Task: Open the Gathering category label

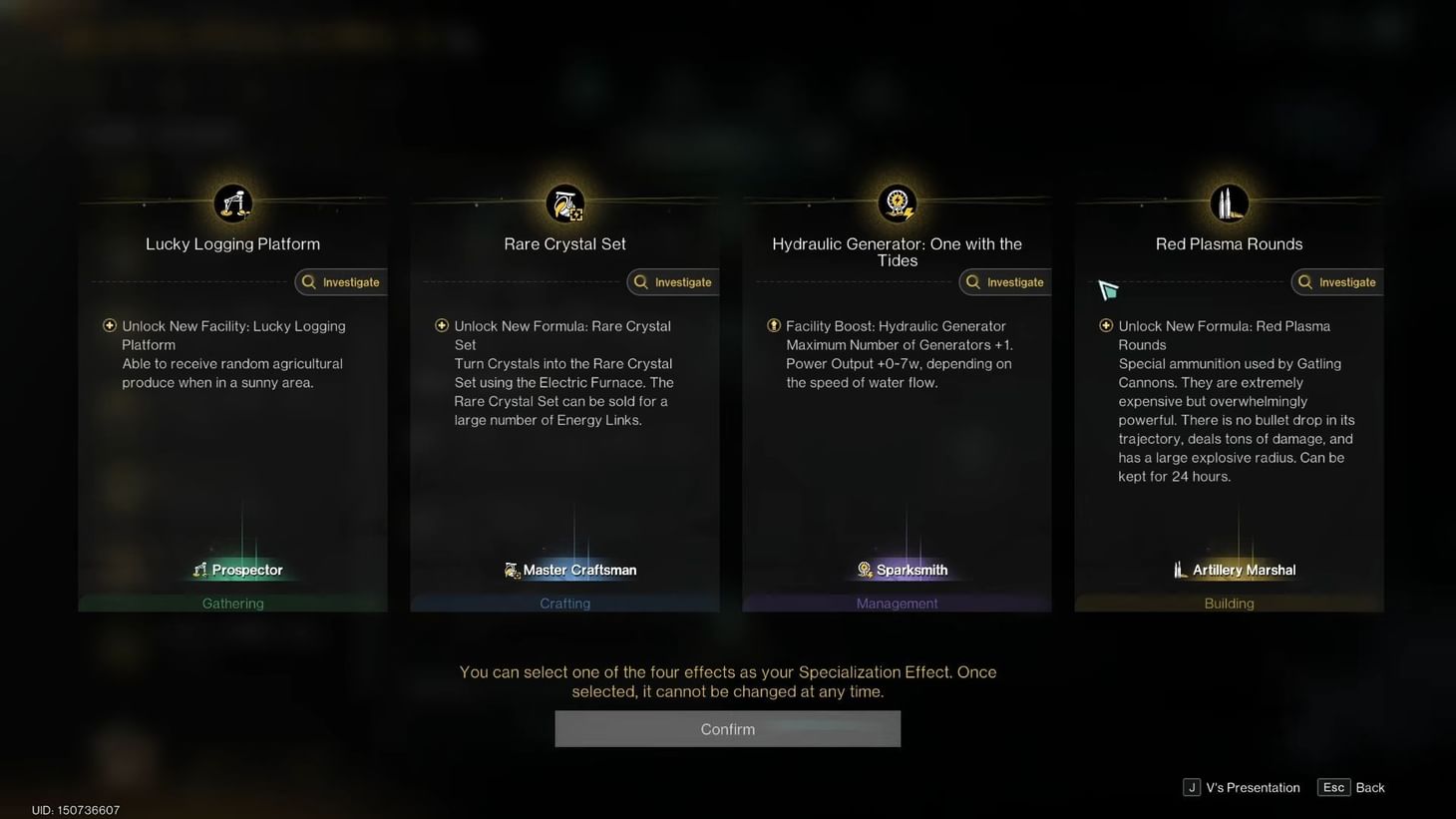Action: tap(232, 603)
